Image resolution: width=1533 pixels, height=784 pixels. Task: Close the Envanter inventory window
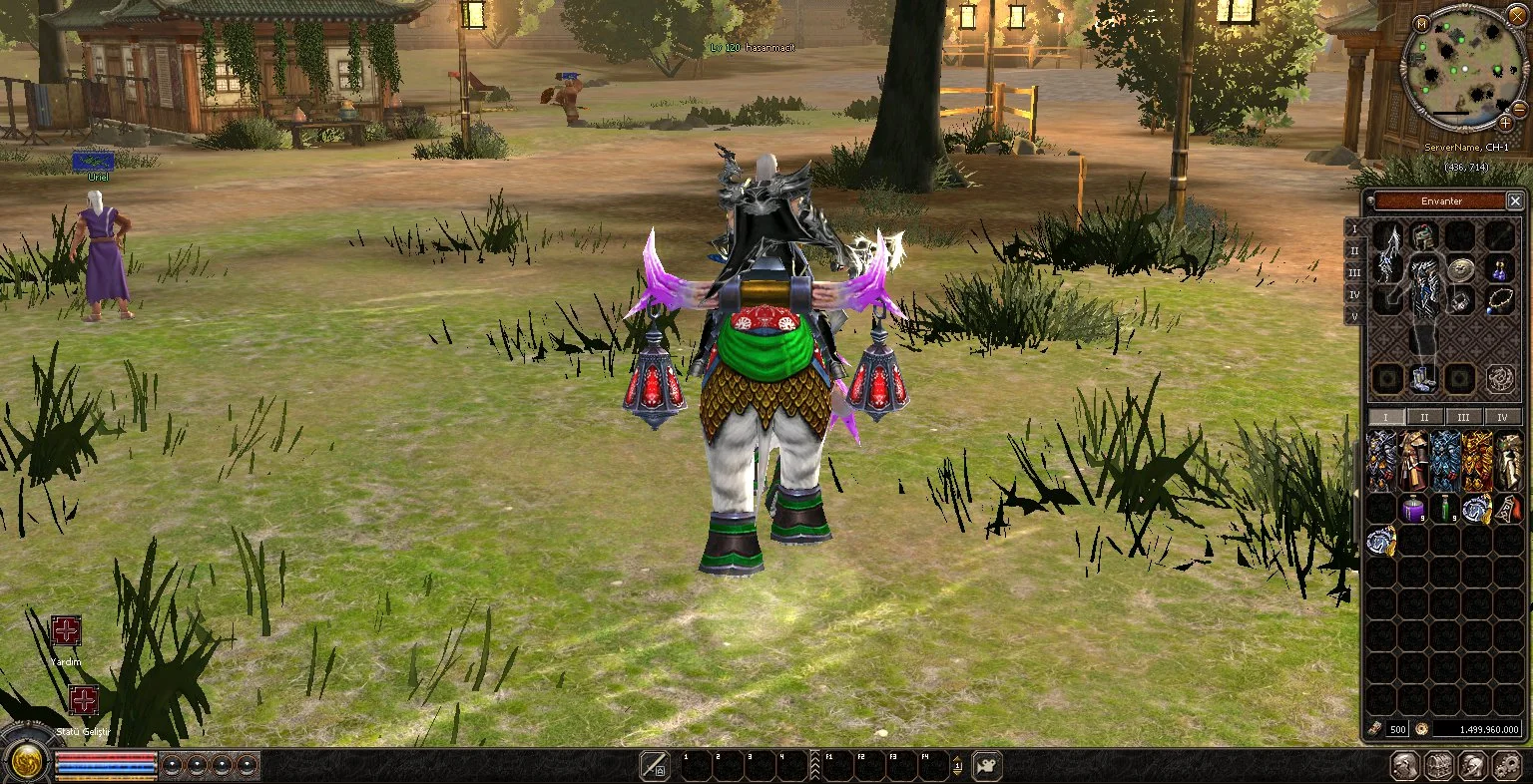point(1515,201)
